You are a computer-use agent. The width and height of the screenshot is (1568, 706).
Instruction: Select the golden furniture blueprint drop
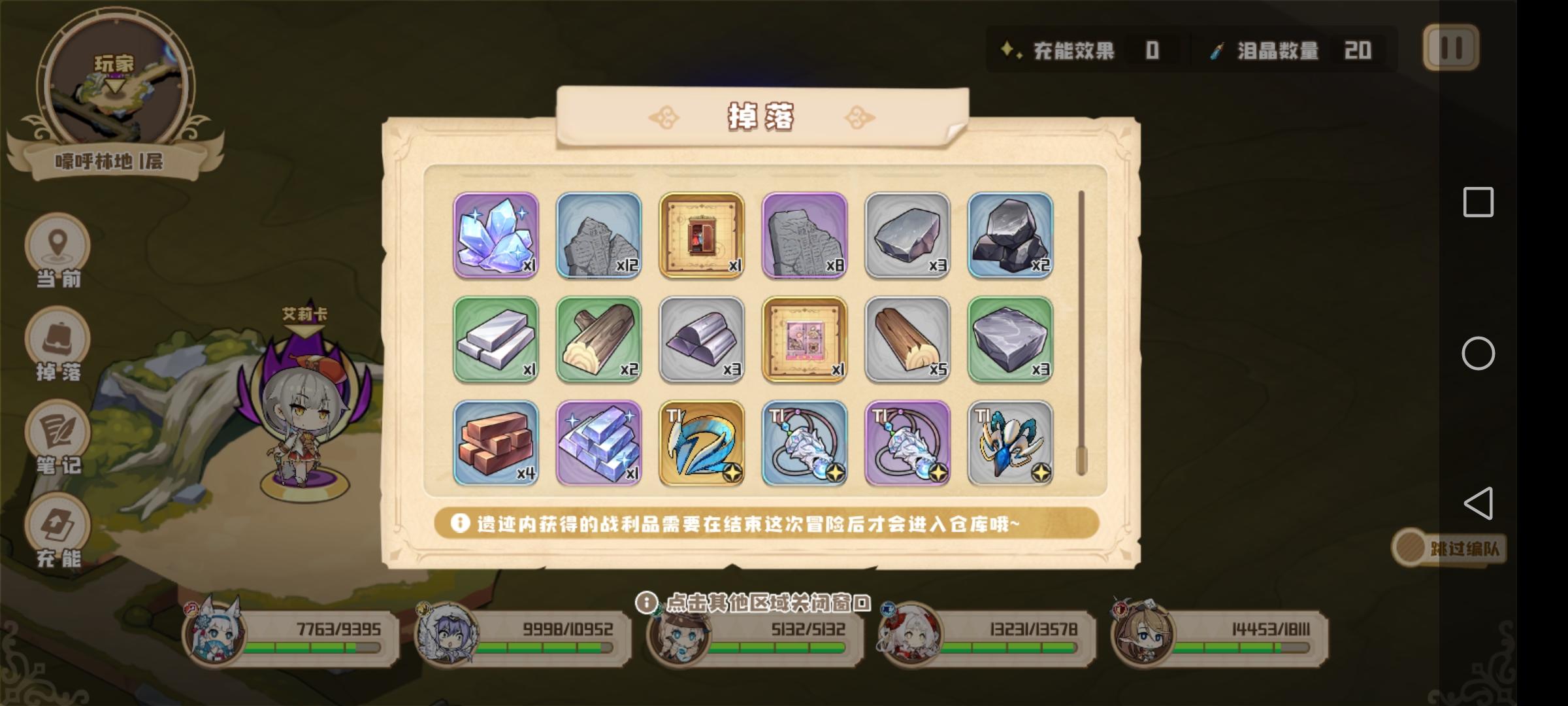point(701,235)
